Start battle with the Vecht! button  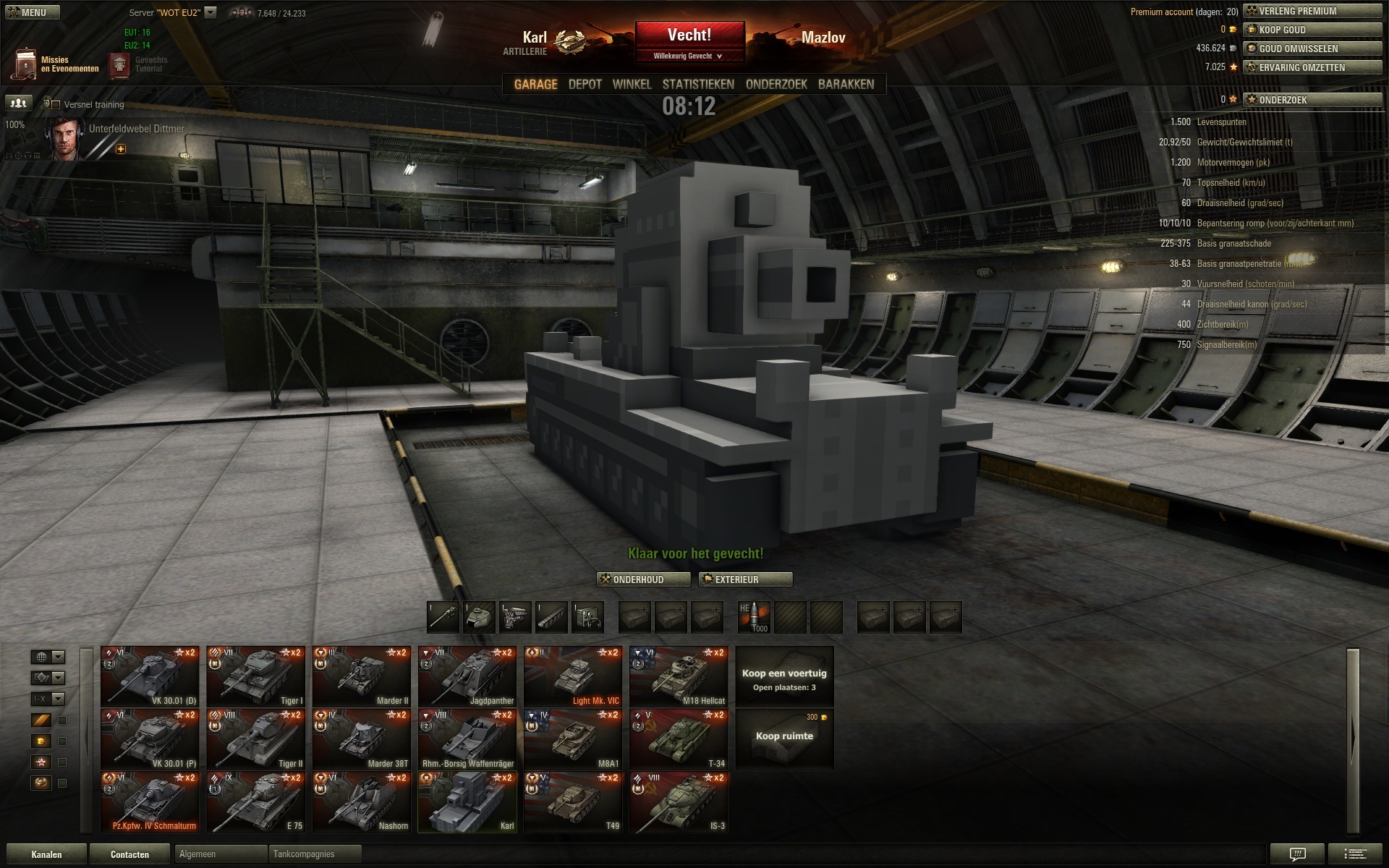pos(689,35)
